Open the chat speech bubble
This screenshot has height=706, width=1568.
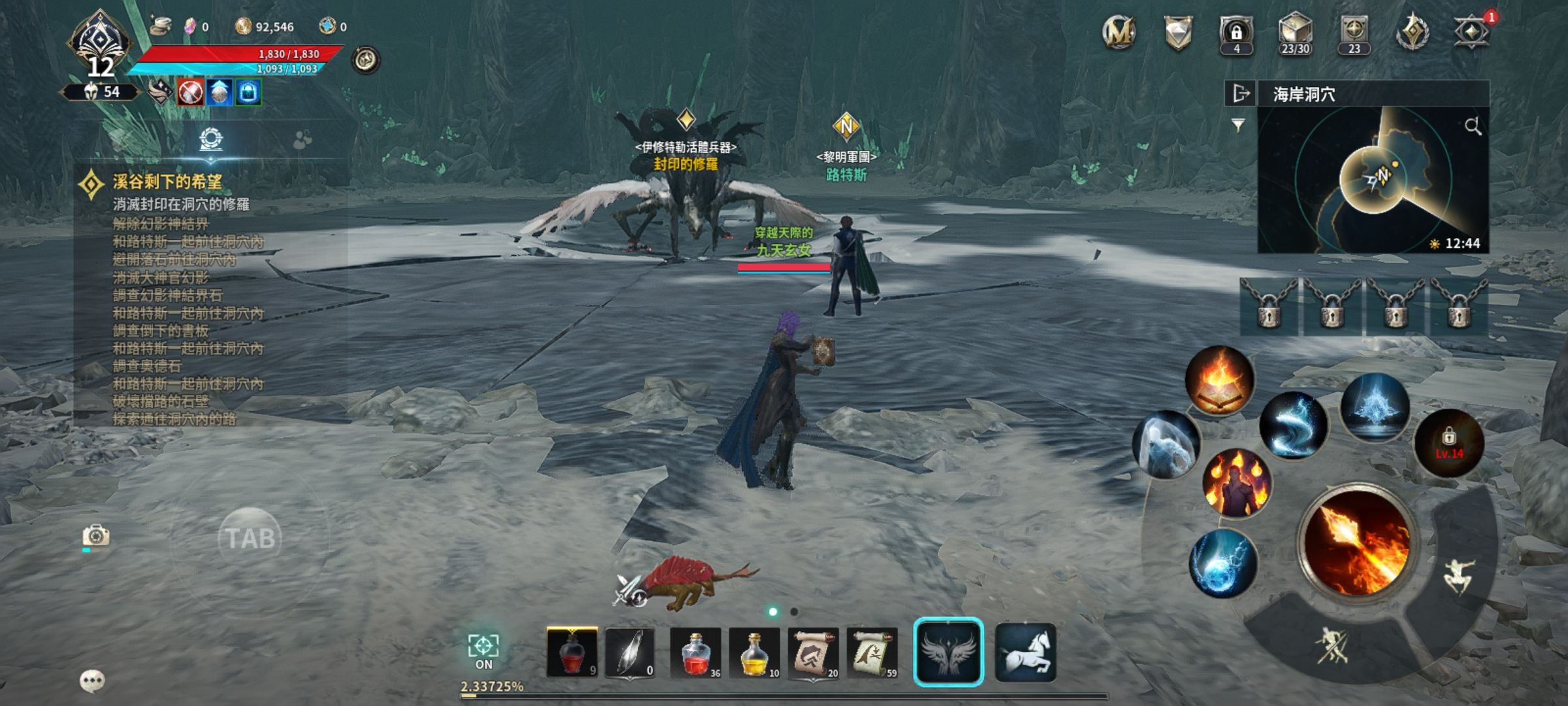click(92, 681)
